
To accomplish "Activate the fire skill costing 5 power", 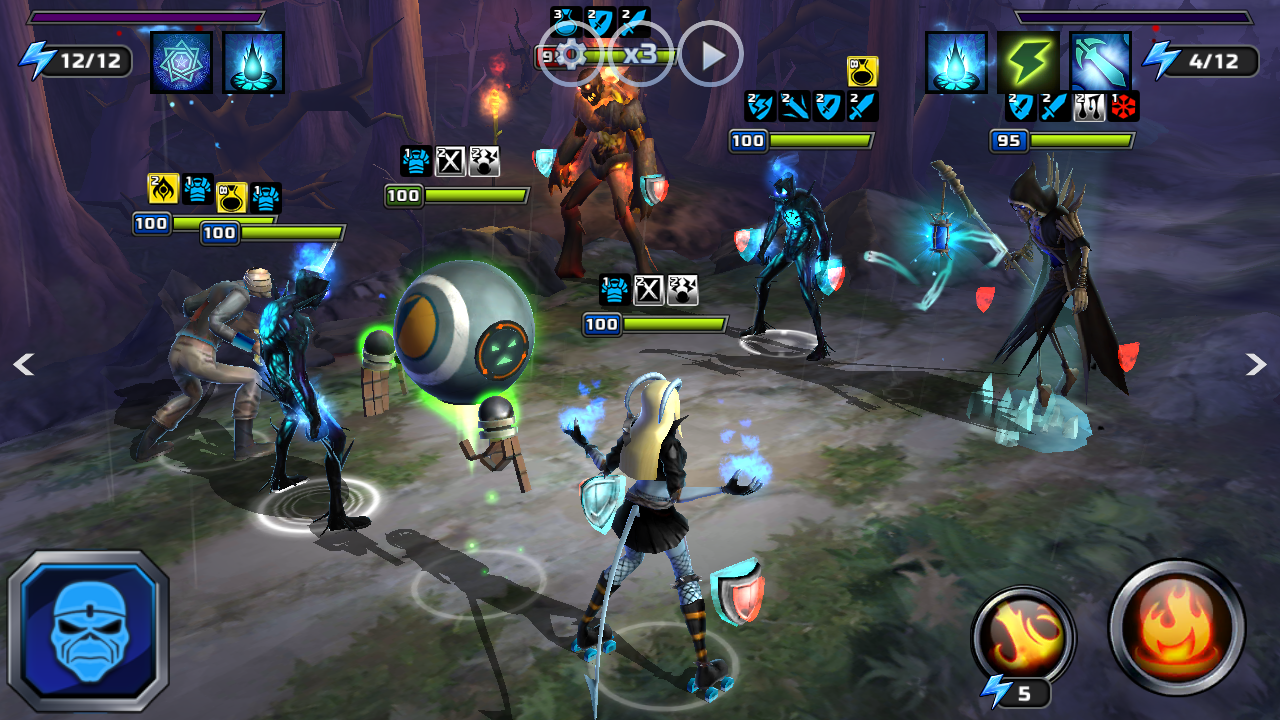I will tap(1023, 637).
